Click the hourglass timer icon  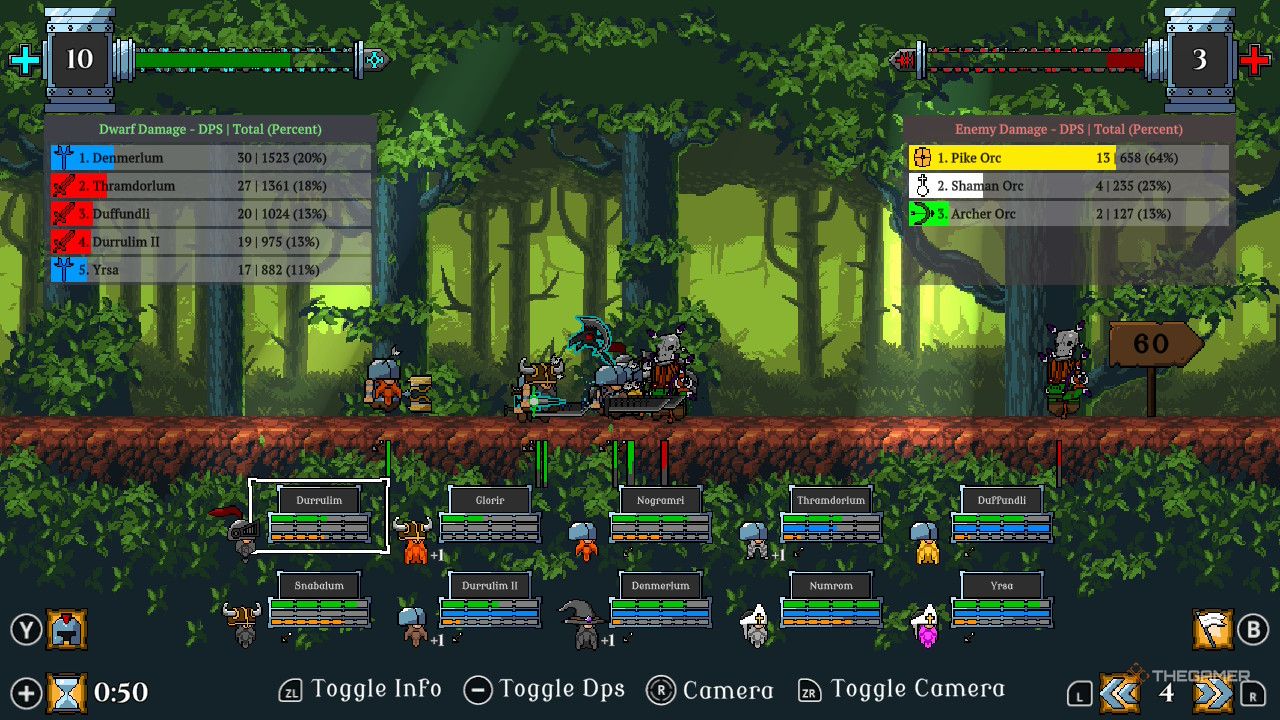click(x=67, y=692)
